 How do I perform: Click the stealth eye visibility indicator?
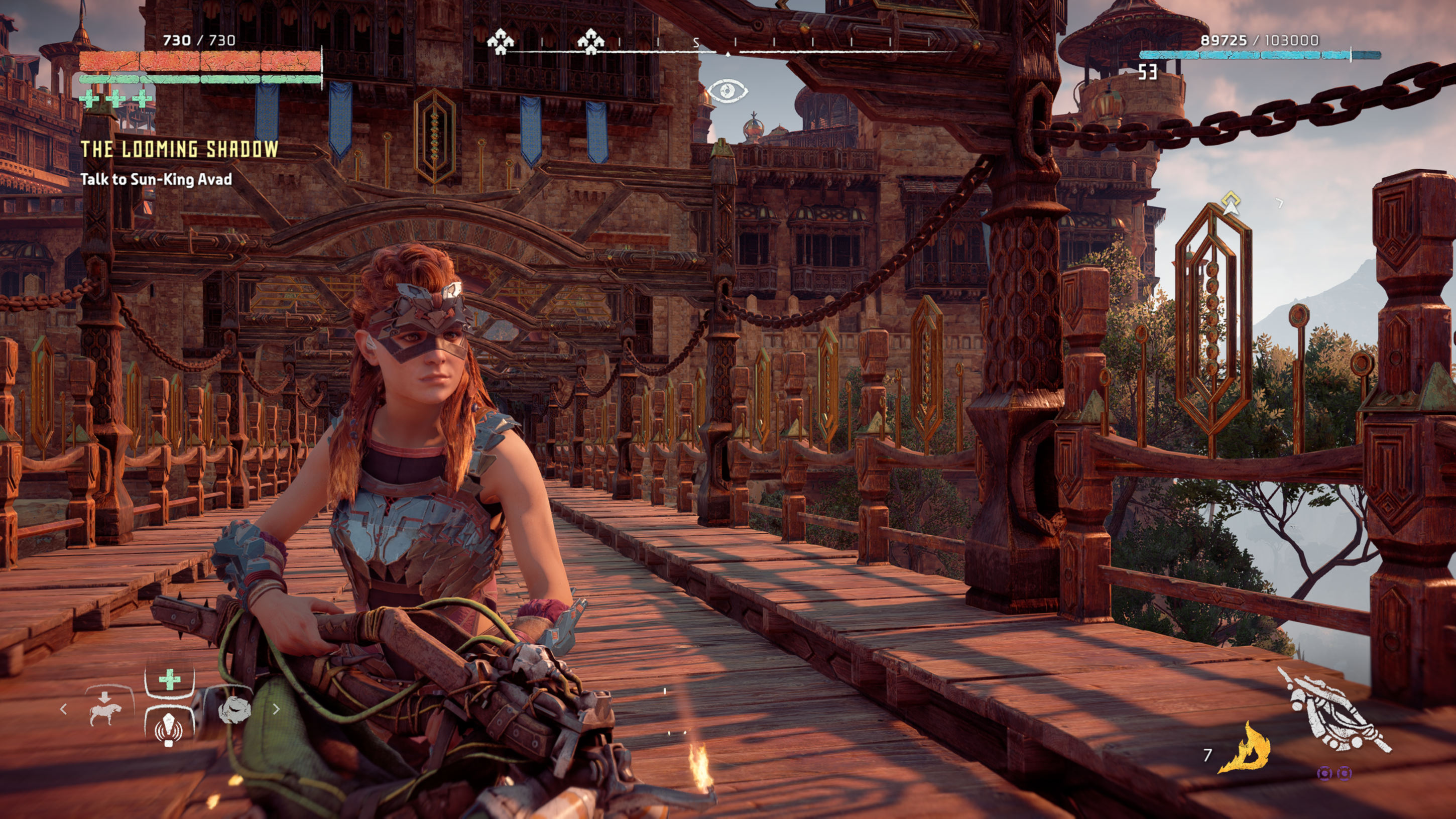(727, 91)
